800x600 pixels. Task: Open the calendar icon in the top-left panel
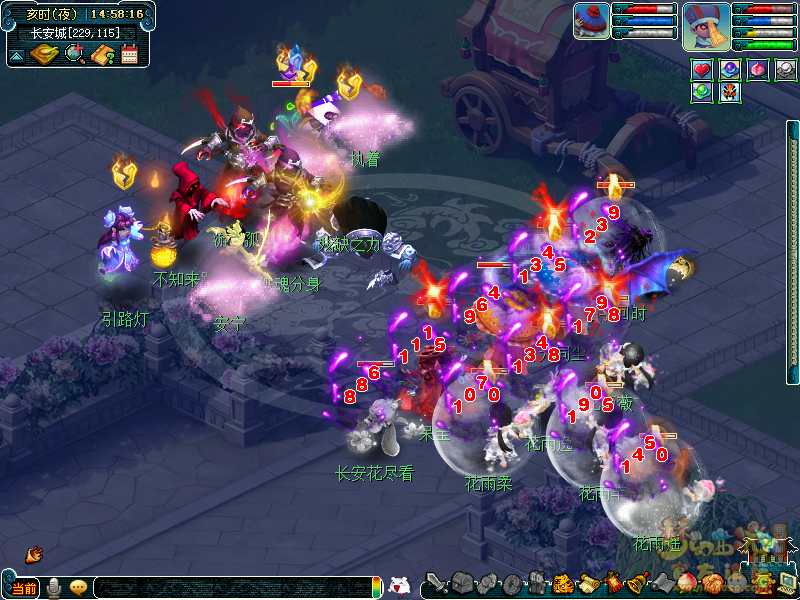tap(129, 54)
